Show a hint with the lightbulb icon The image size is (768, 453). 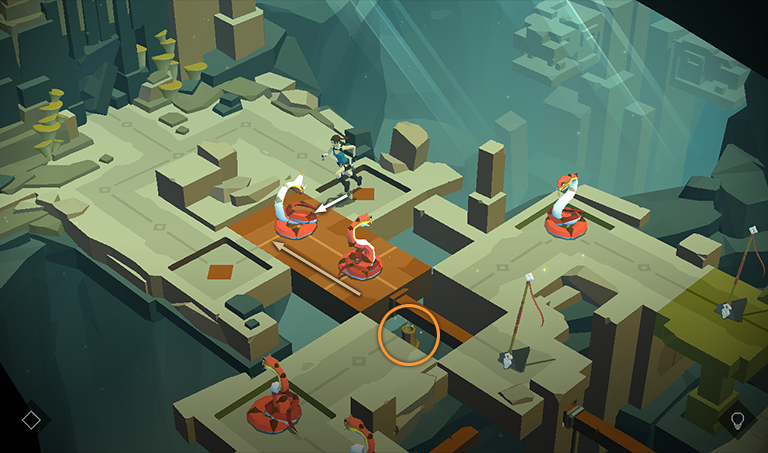pos(738,420)
